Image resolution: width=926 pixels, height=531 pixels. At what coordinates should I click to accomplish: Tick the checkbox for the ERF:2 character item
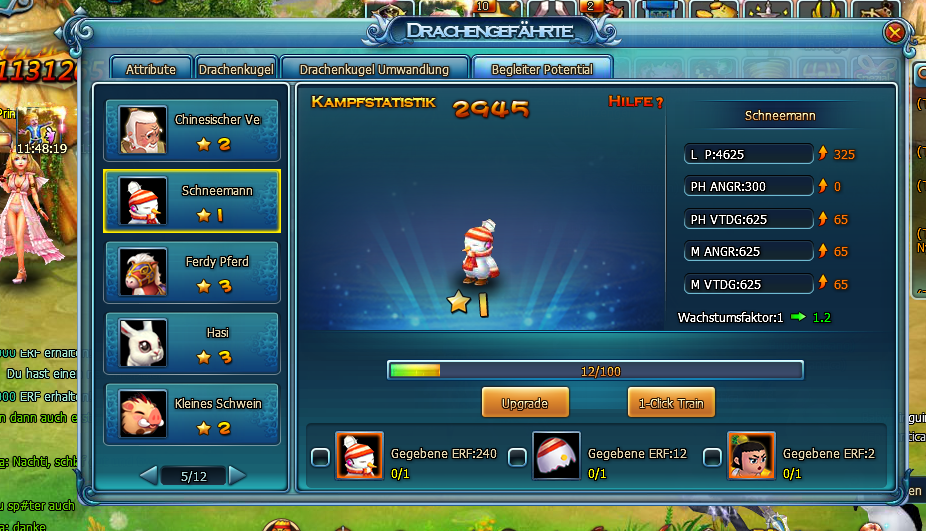click(712, 457)
